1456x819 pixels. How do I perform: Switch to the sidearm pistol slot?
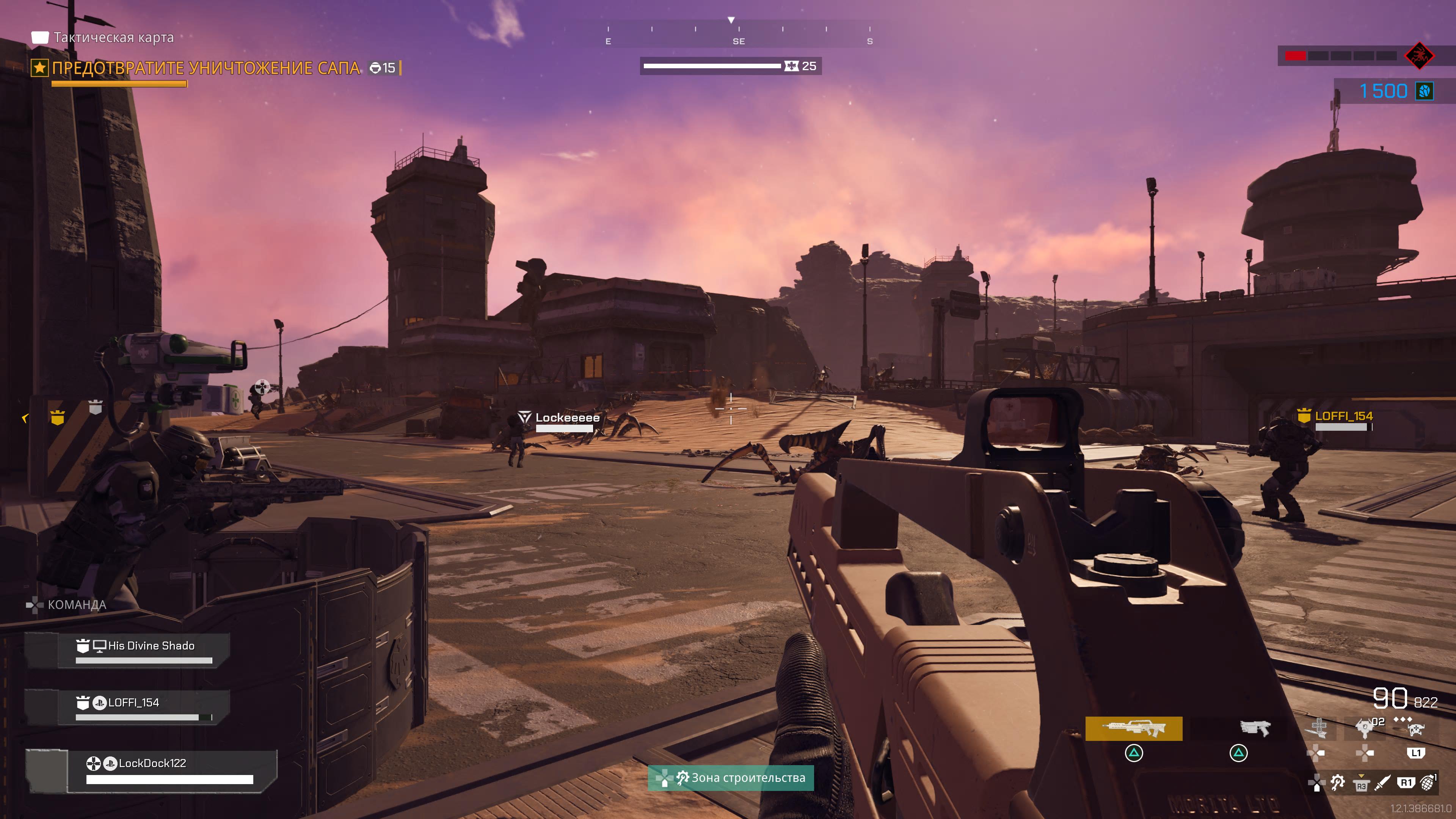[1254, 728]
